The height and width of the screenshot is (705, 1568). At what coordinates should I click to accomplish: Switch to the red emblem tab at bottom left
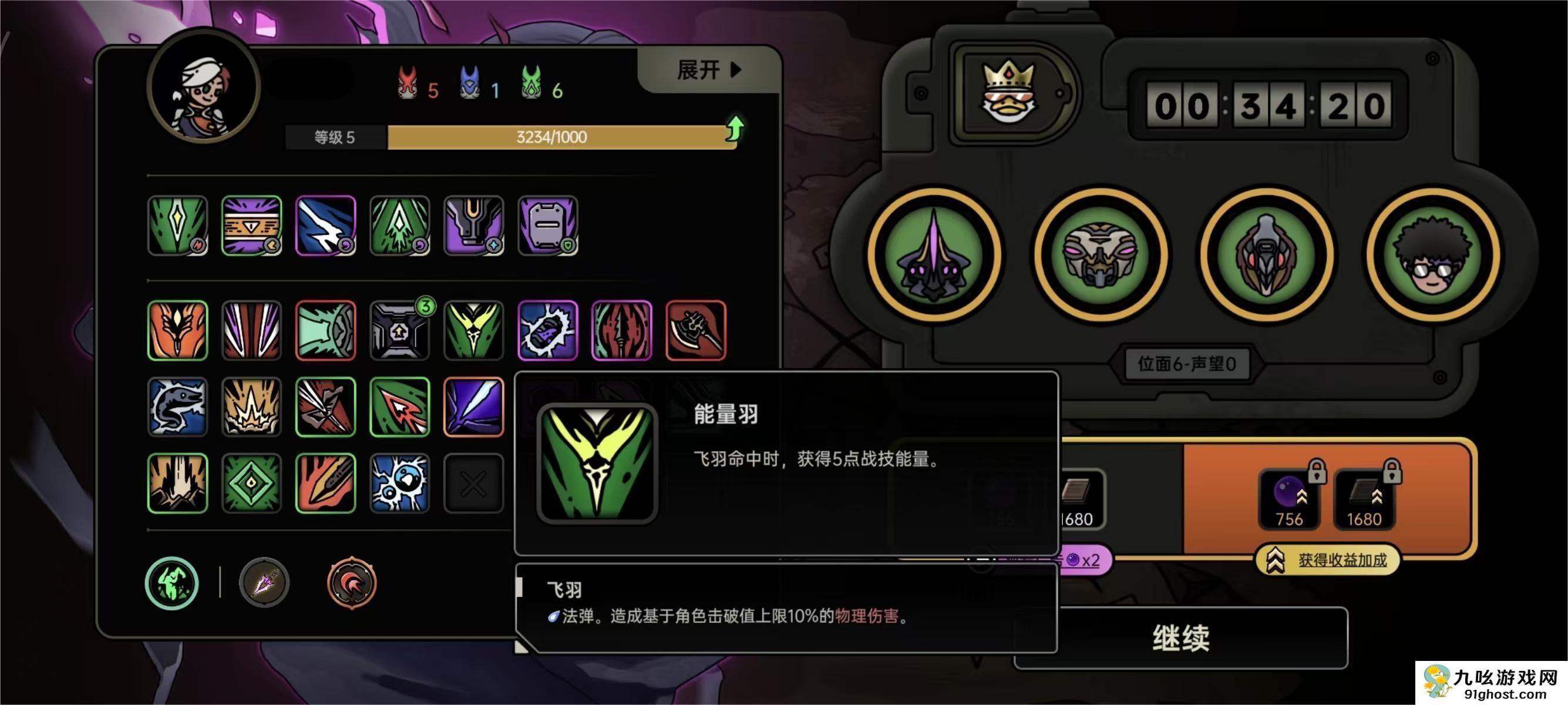[351, 583]
